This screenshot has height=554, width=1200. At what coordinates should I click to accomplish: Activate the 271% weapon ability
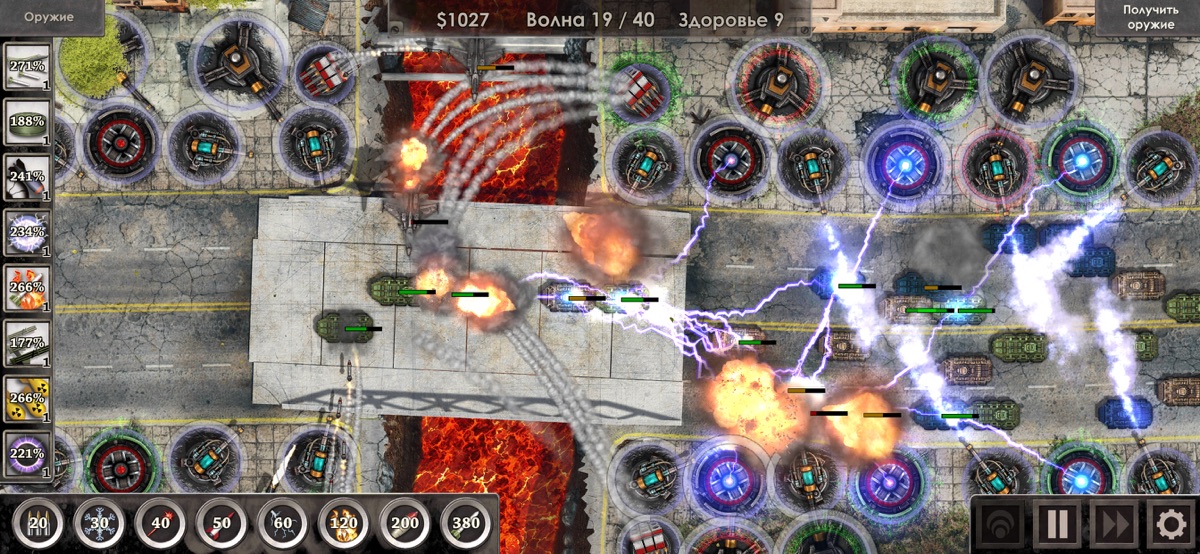click(x=27, y=66)
